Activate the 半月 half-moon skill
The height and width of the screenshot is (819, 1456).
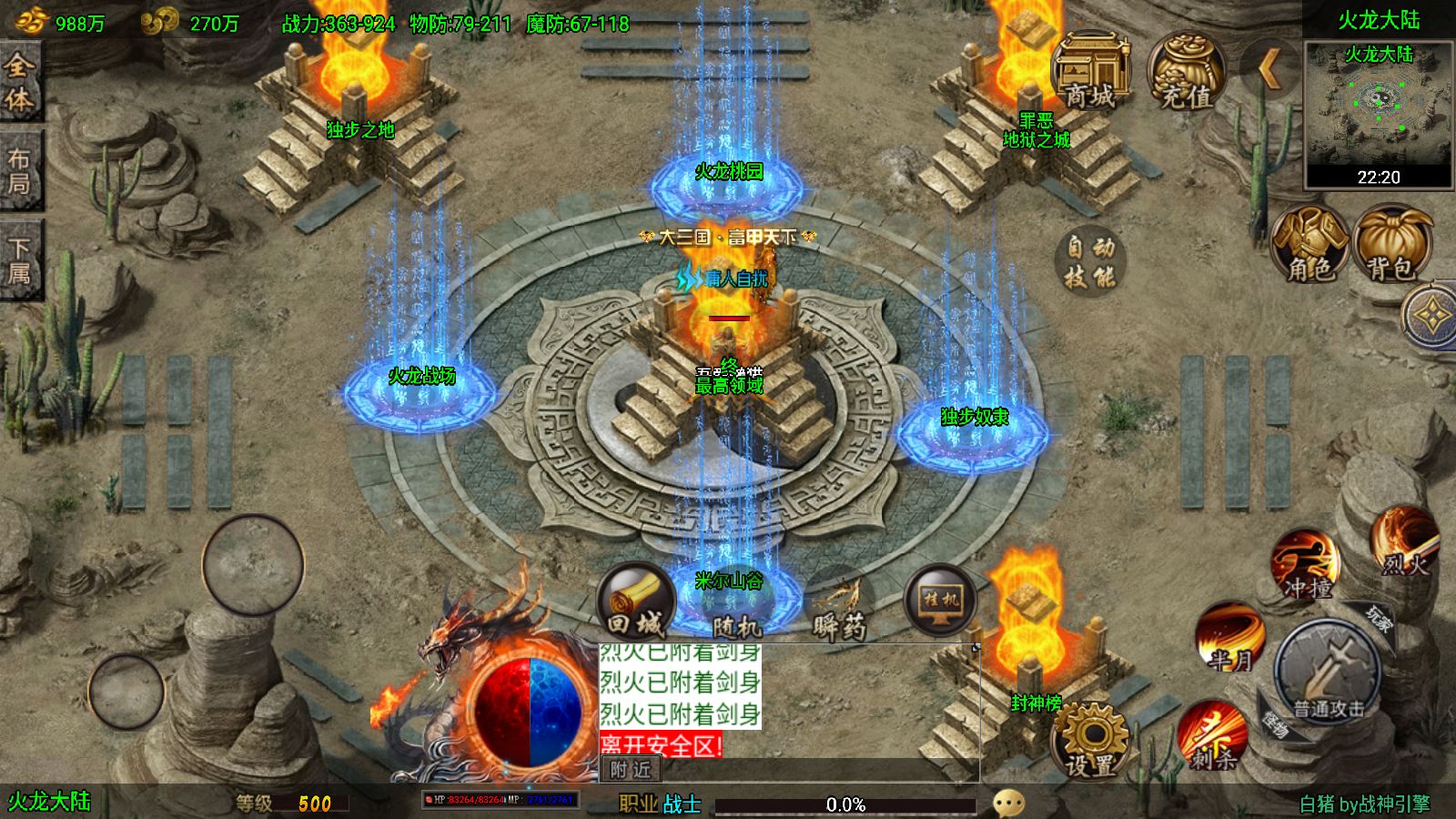click(1230, 637)
